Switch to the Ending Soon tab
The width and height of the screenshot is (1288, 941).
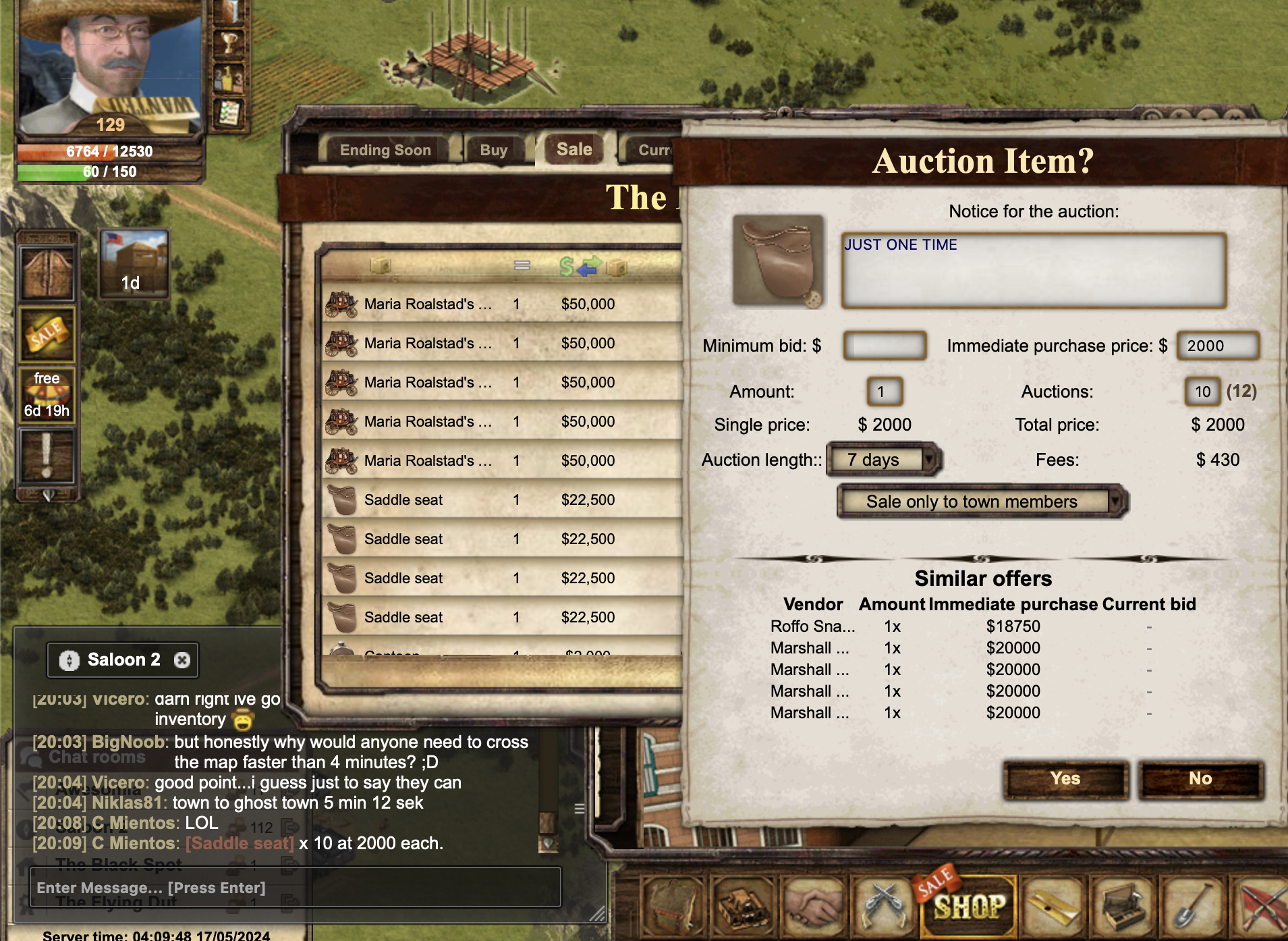(x=385, y=150)
